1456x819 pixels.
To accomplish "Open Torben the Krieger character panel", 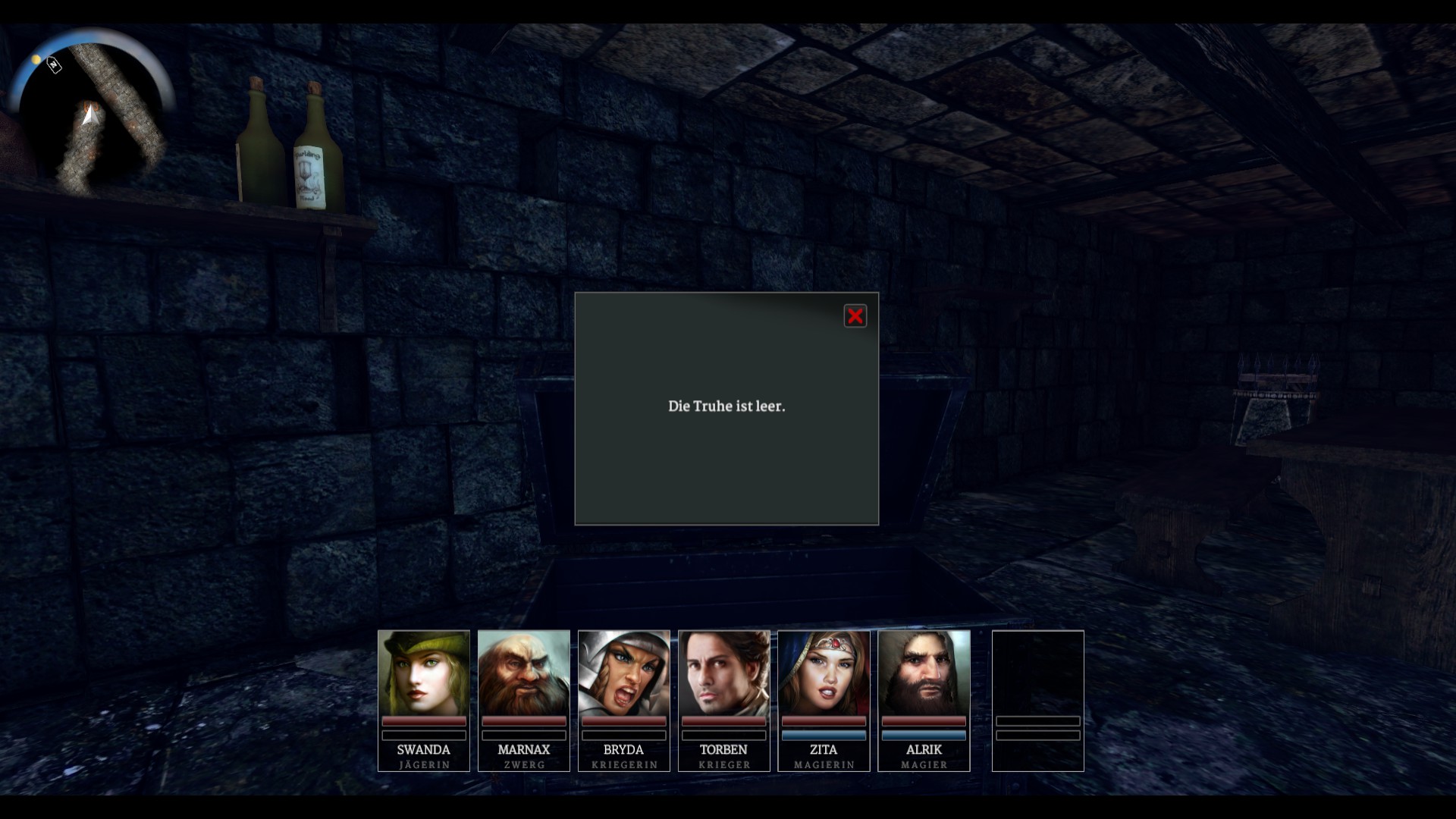I will [723, 673].
